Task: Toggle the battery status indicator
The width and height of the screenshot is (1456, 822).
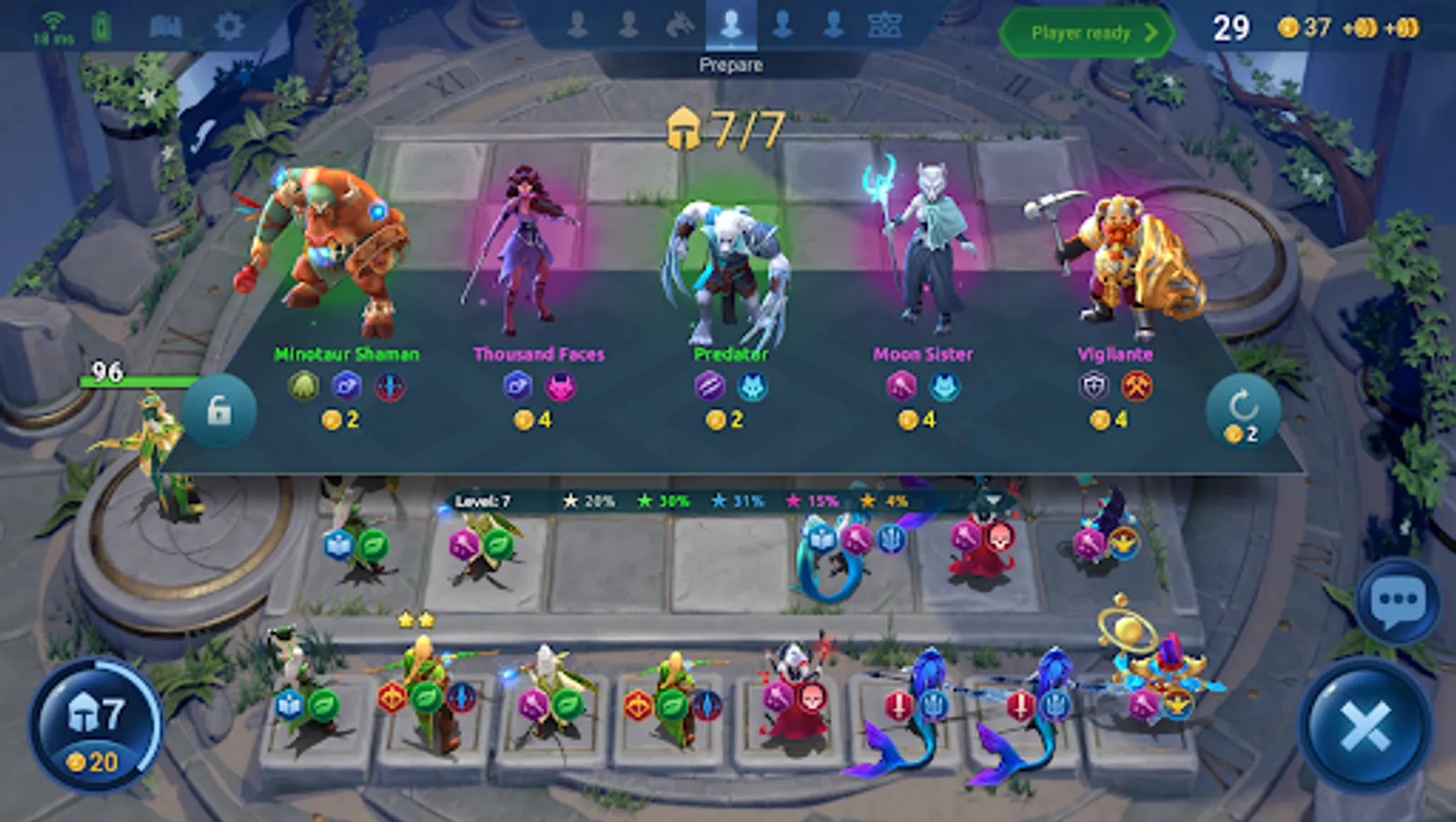Action: [x=100, y=23]
